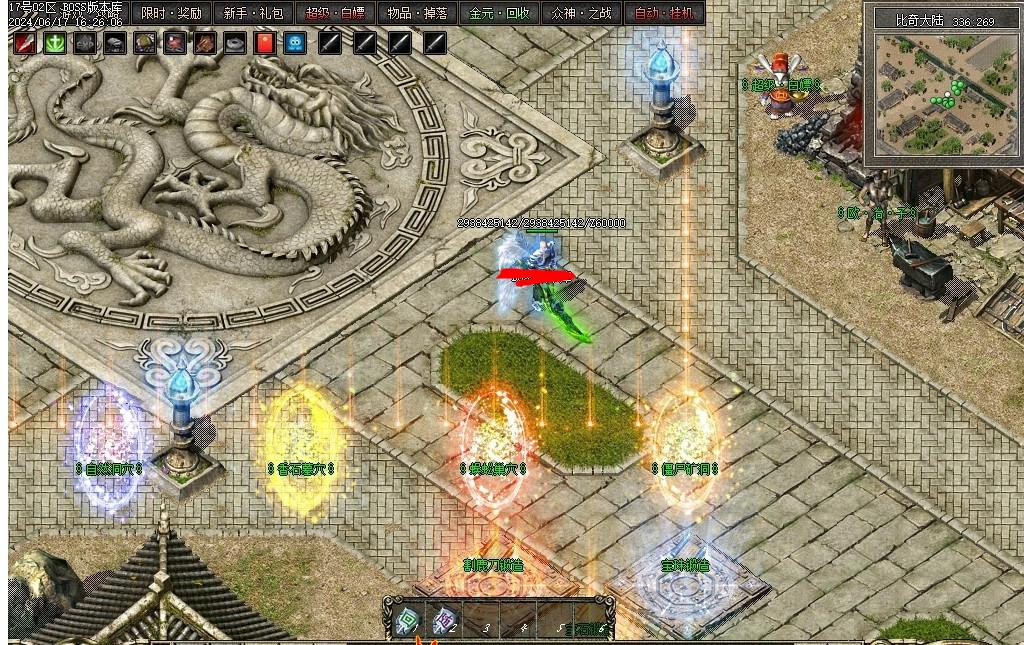Toggle the 自动·挂机 auto-play button
Screen dimensions: 1024x645
[664, 14]
